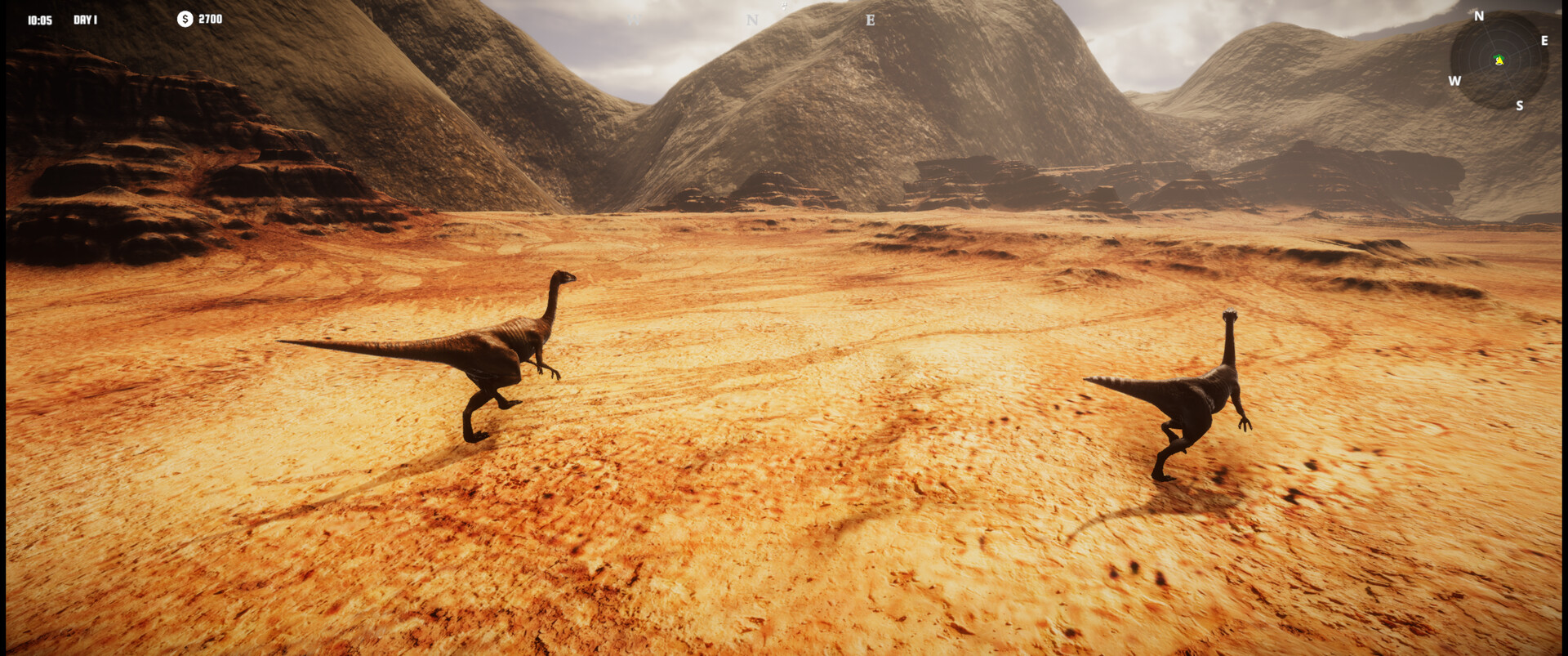The width and height of the screenshot is (1568, 656).
Task: Click the 2700 money counter text
Action: click(209, 20)
